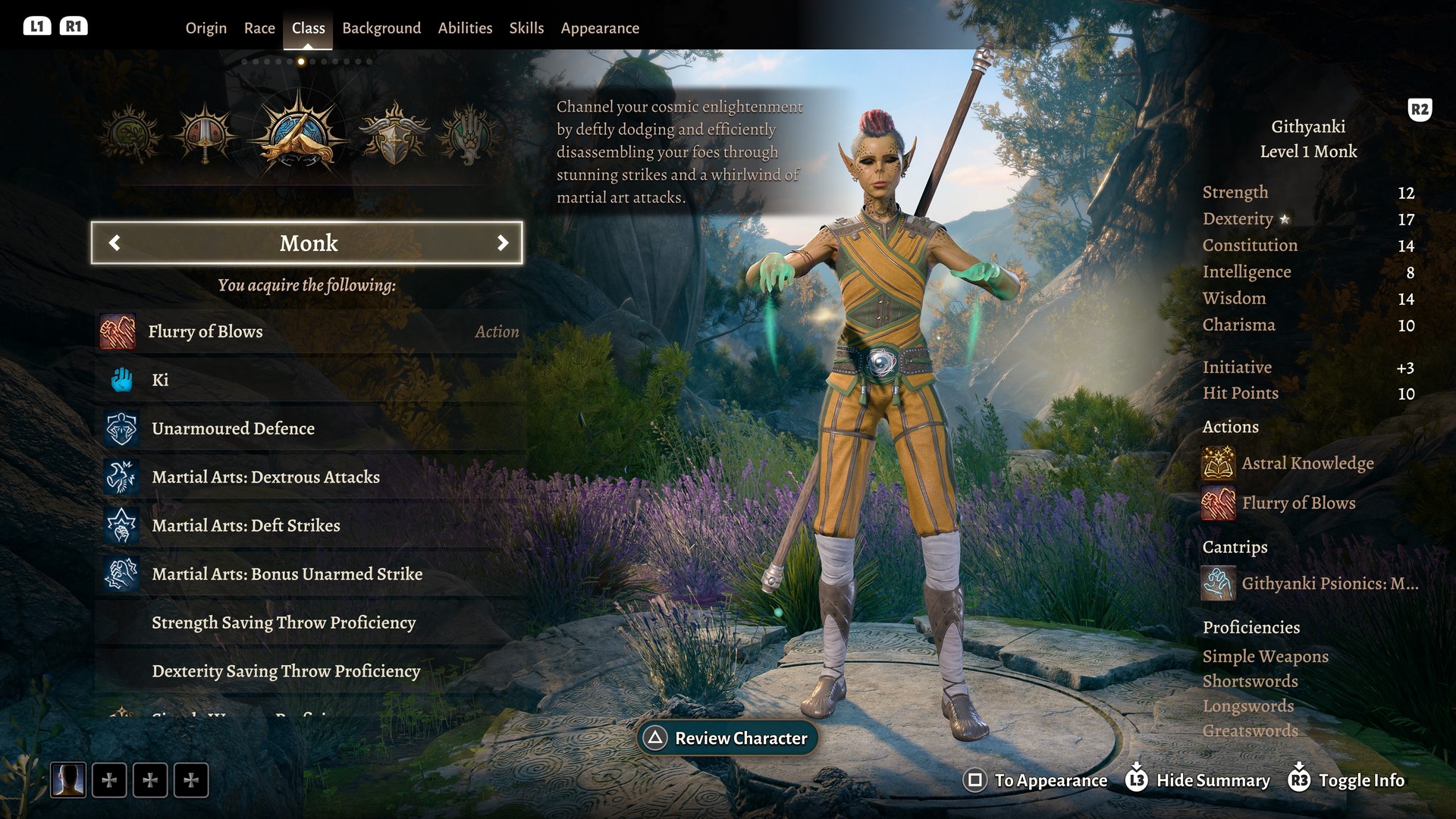Open the Appearance tab
1456x819 pixels.
click(x=600, y=28)
